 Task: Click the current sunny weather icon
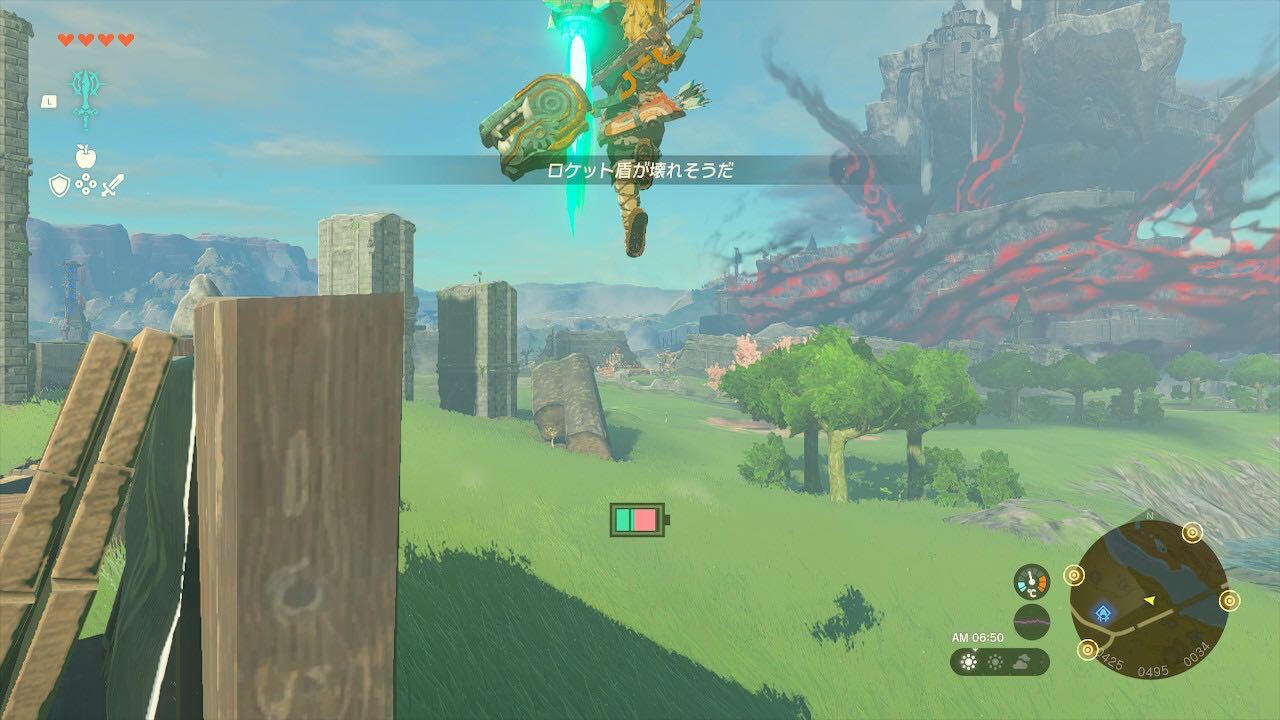[x=968, y=661]
